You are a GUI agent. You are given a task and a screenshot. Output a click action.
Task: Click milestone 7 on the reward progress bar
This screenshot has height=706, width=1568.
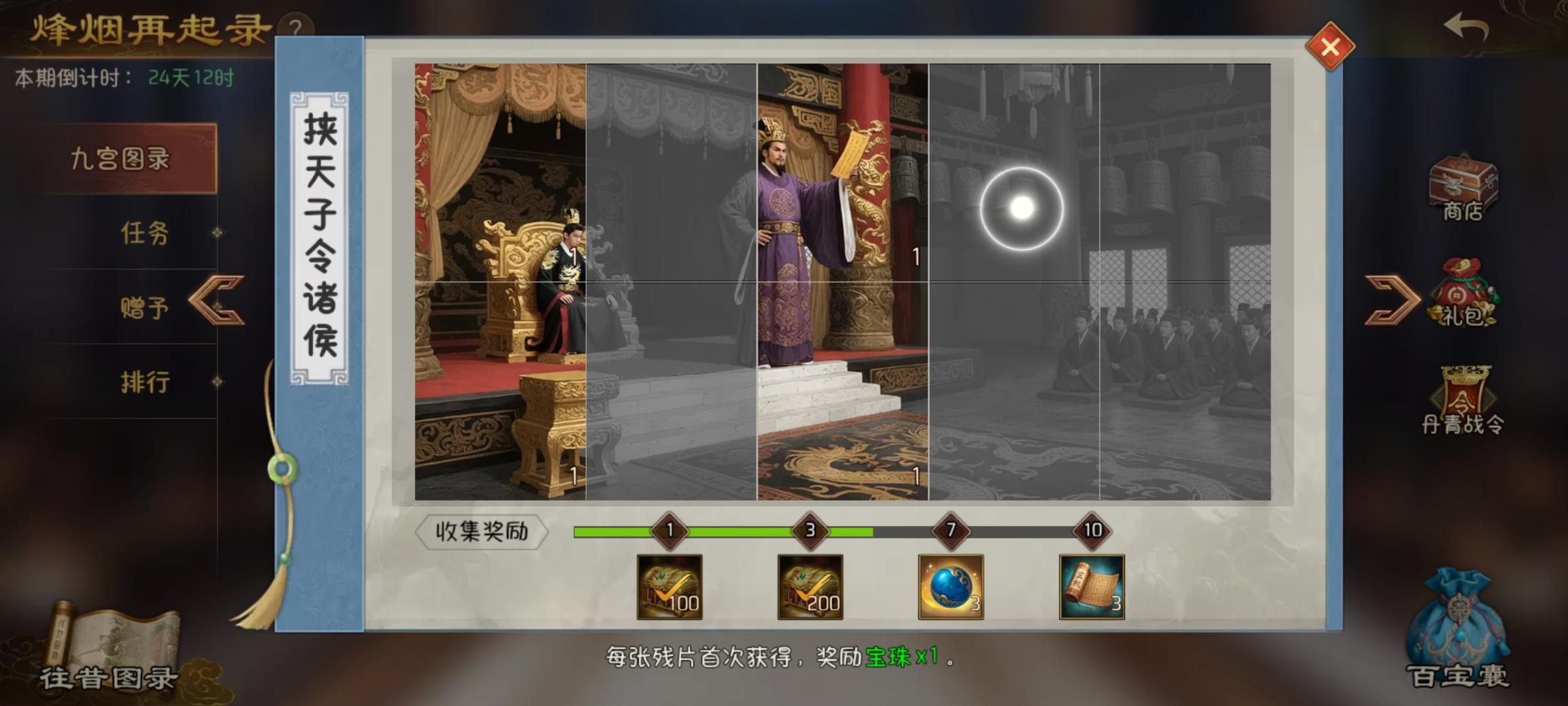click(x=951, y=531)
